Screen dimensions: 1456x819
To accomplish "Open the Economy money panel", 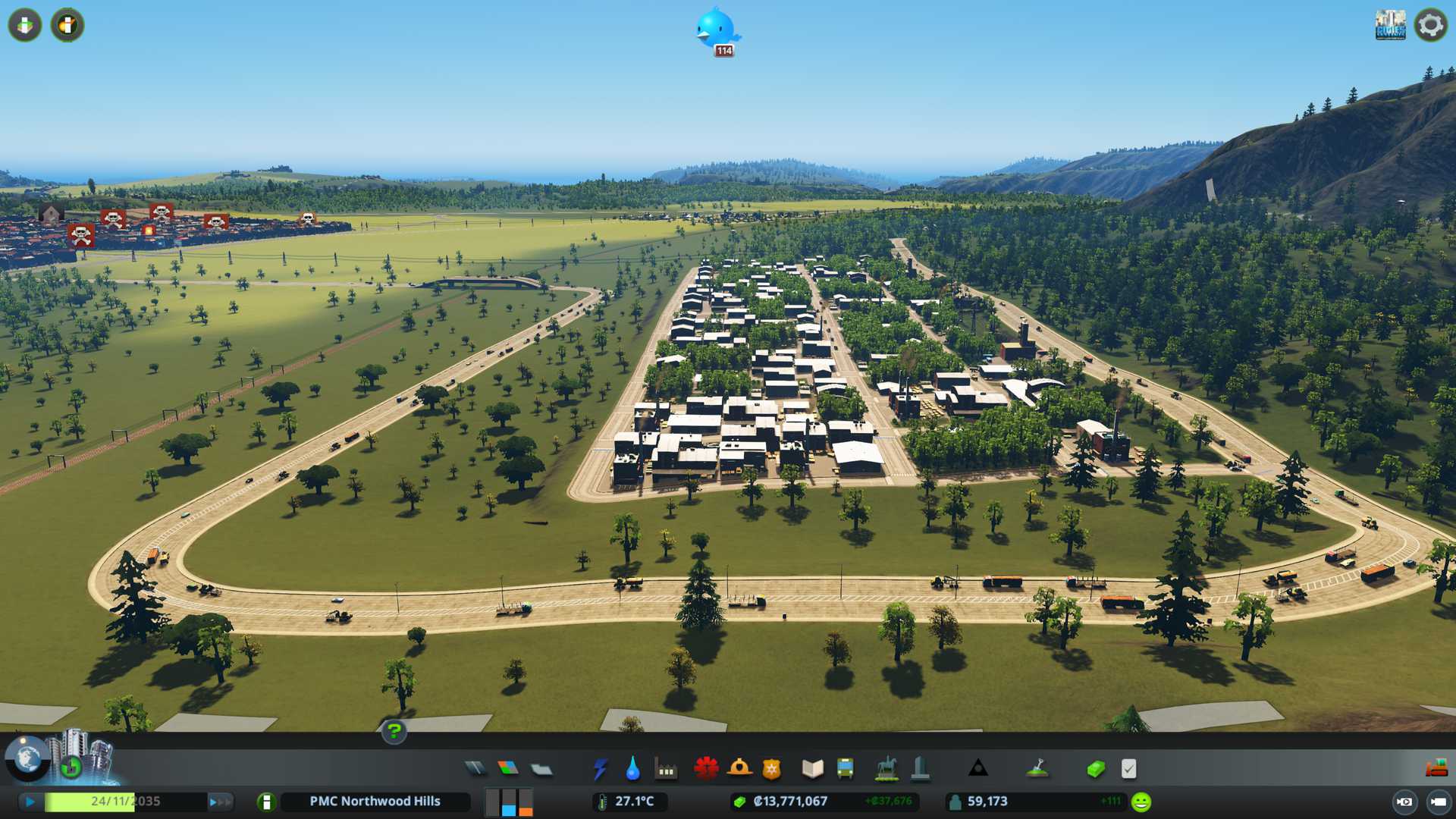I will pos(1096,769).
